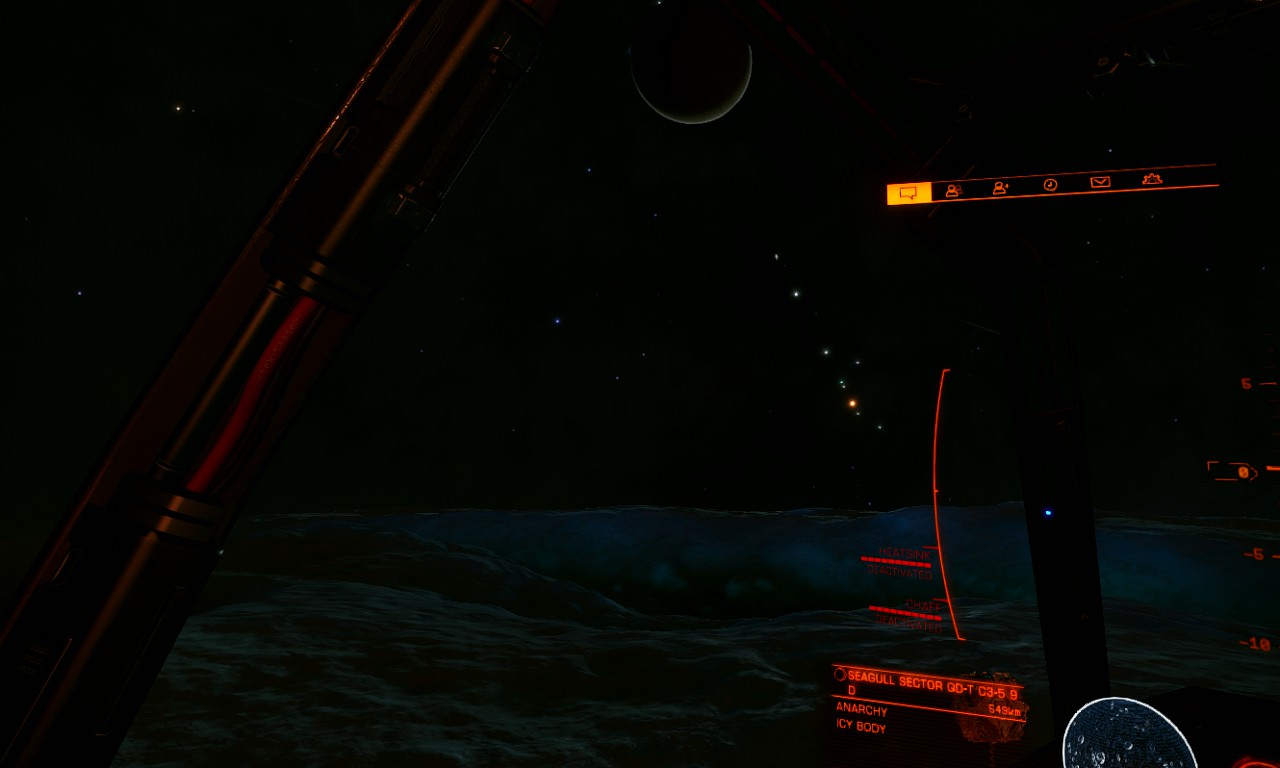Open the chat speech-bubble tab
Viewport: 1280px width, 768px height.
point(908,193)
